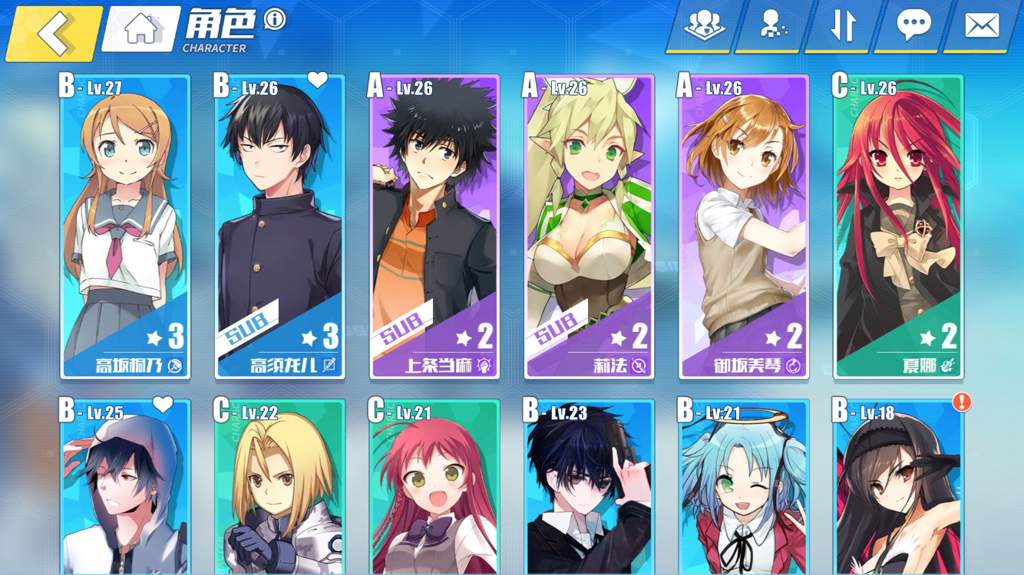
Task: Pick the Lv.21 red-haired girl card
Action: (434, 490)
